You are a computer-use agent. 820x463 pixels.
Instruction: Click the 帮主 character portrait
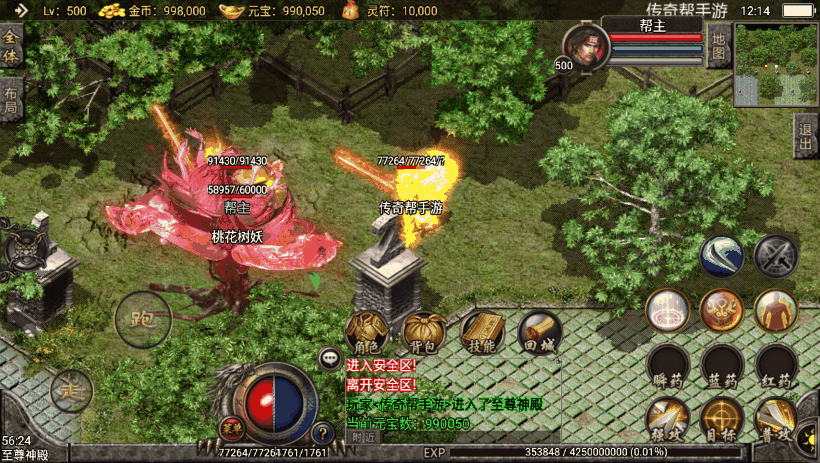[583, 45]
